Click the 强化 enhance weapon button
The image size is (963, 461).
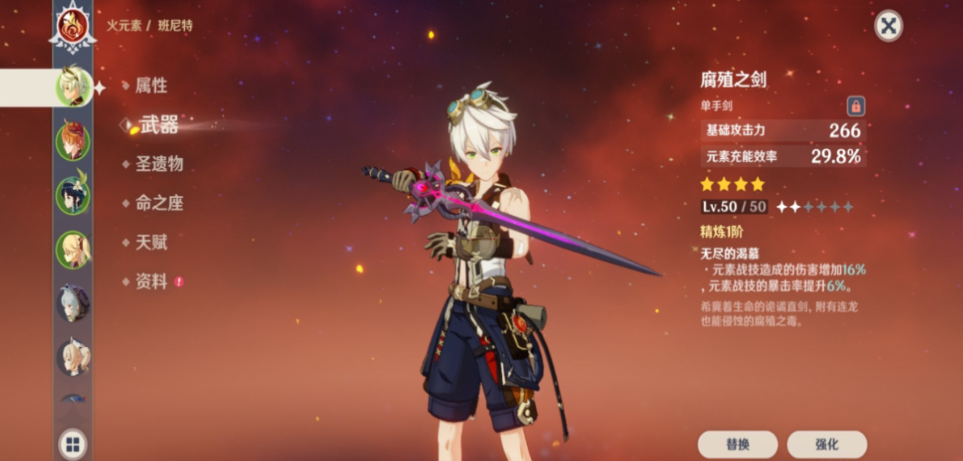826,444
